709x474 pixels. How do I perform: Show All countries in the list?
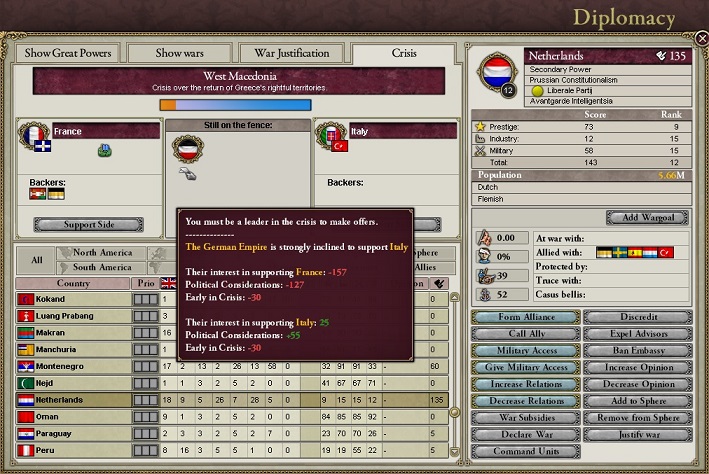click(x=36, y=260)
